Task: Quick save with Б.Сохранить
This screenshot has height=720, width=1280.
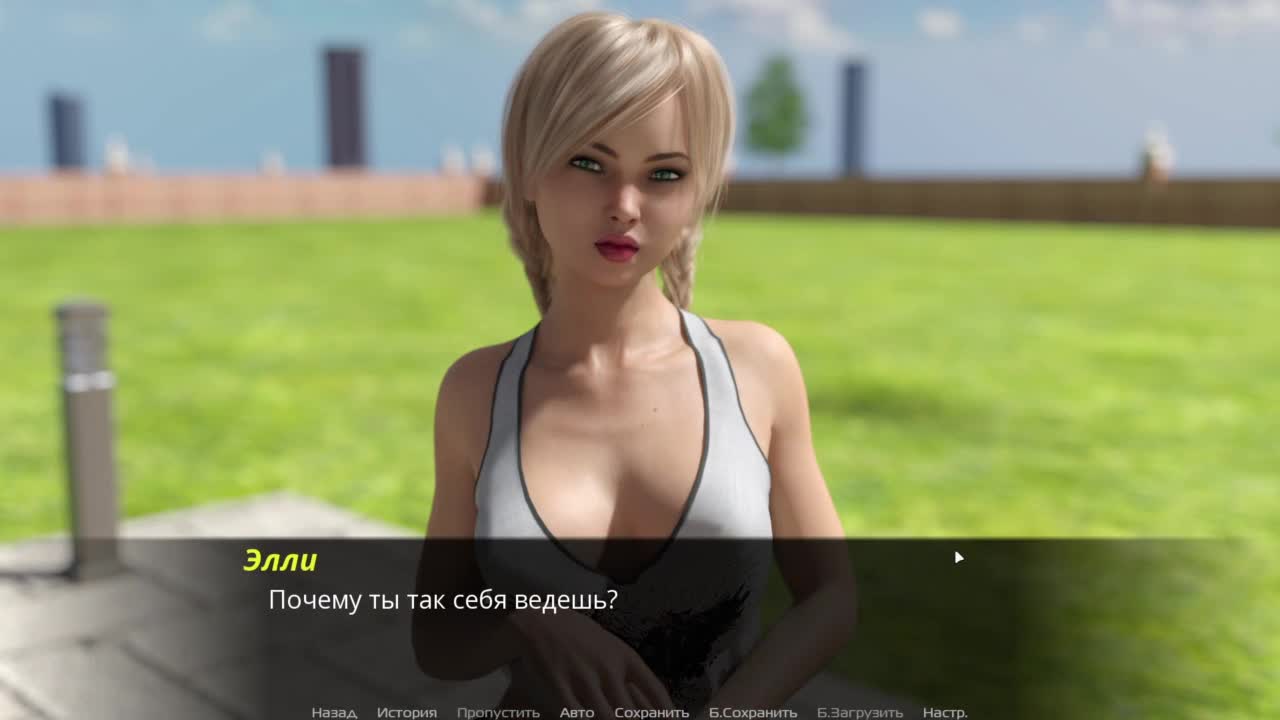Action: click(x=753, y=712)
